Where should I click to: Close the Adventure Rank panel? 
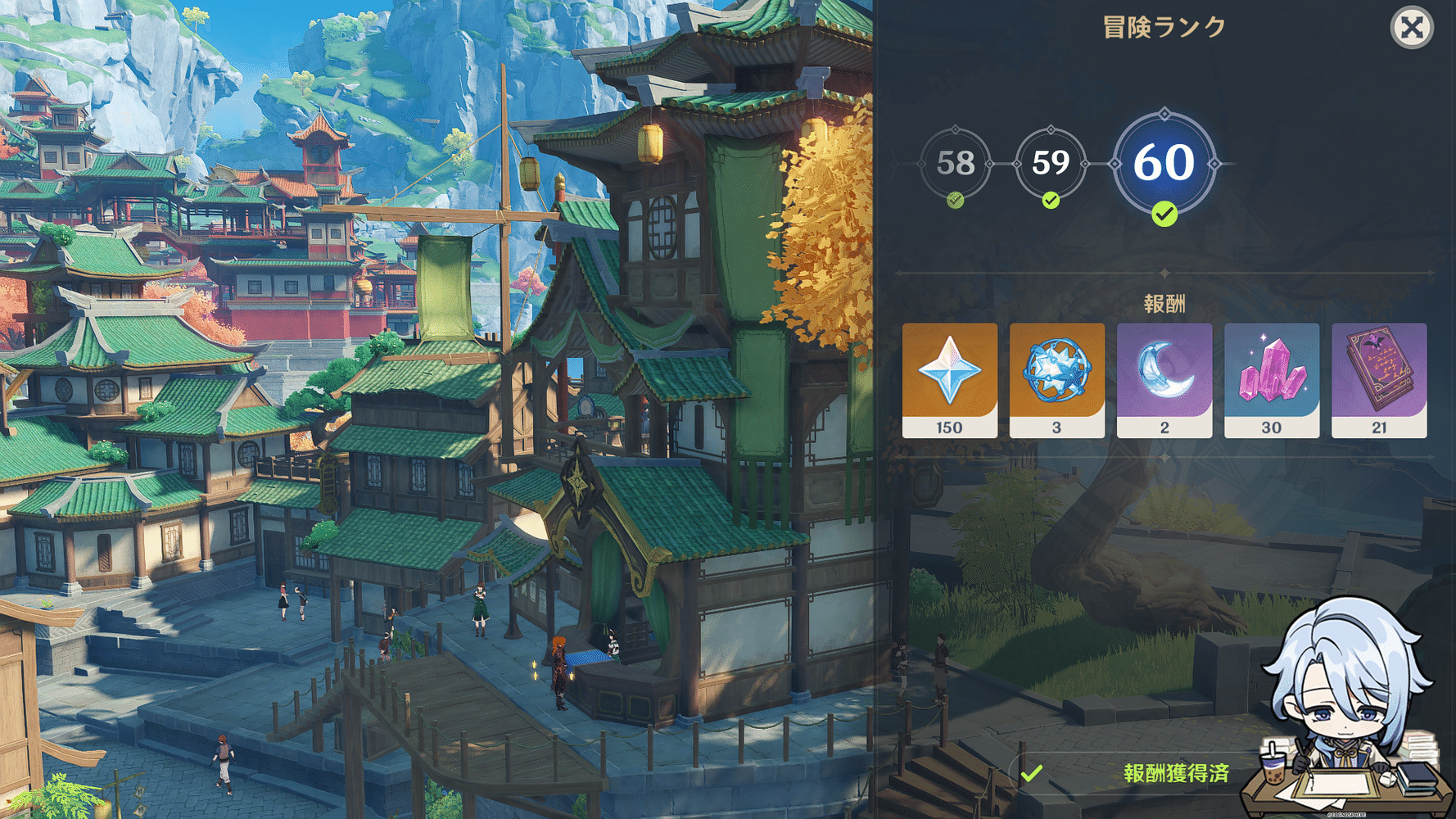[x=1411, y=28]
